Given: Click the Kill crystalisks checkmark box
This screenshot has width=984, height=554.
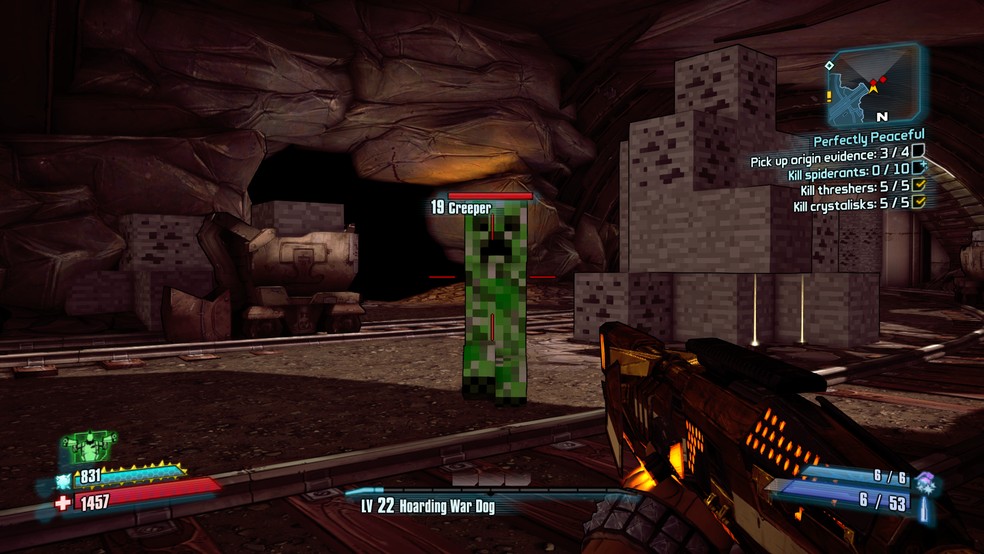Looking at the screenshot, I should (x=918, y=203).
